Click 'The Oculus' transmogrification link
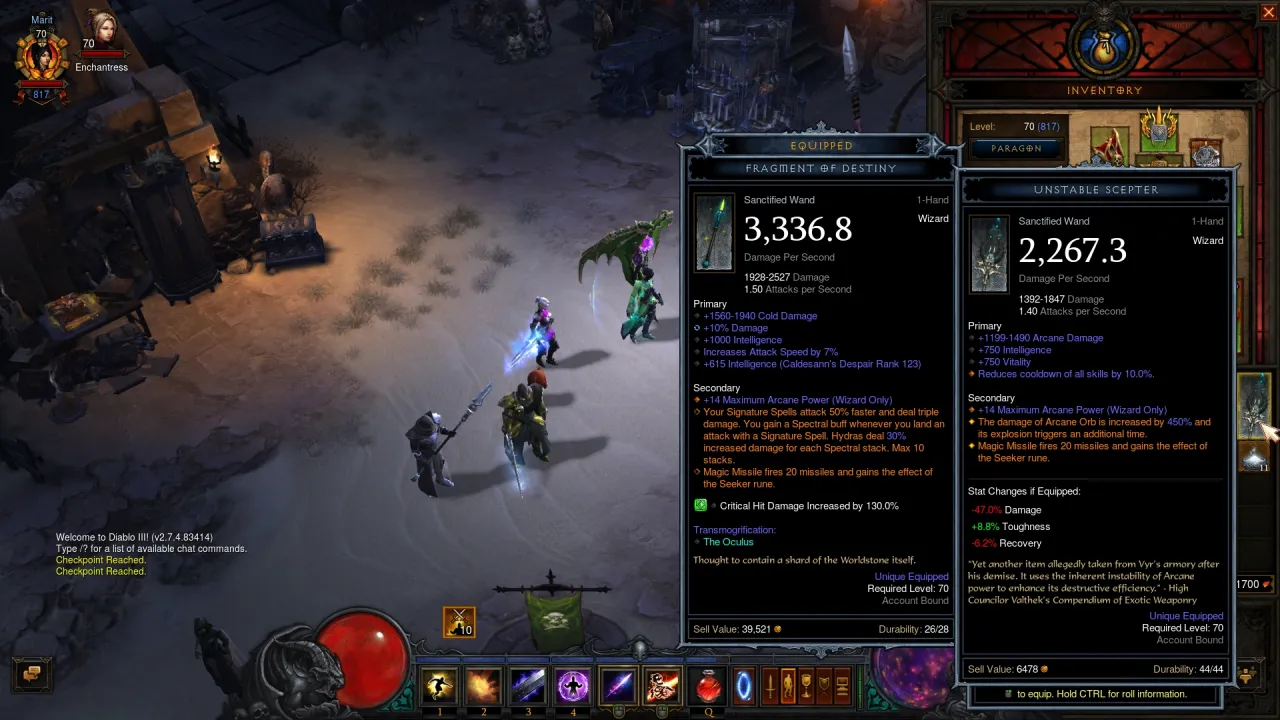 click(727, 541)
